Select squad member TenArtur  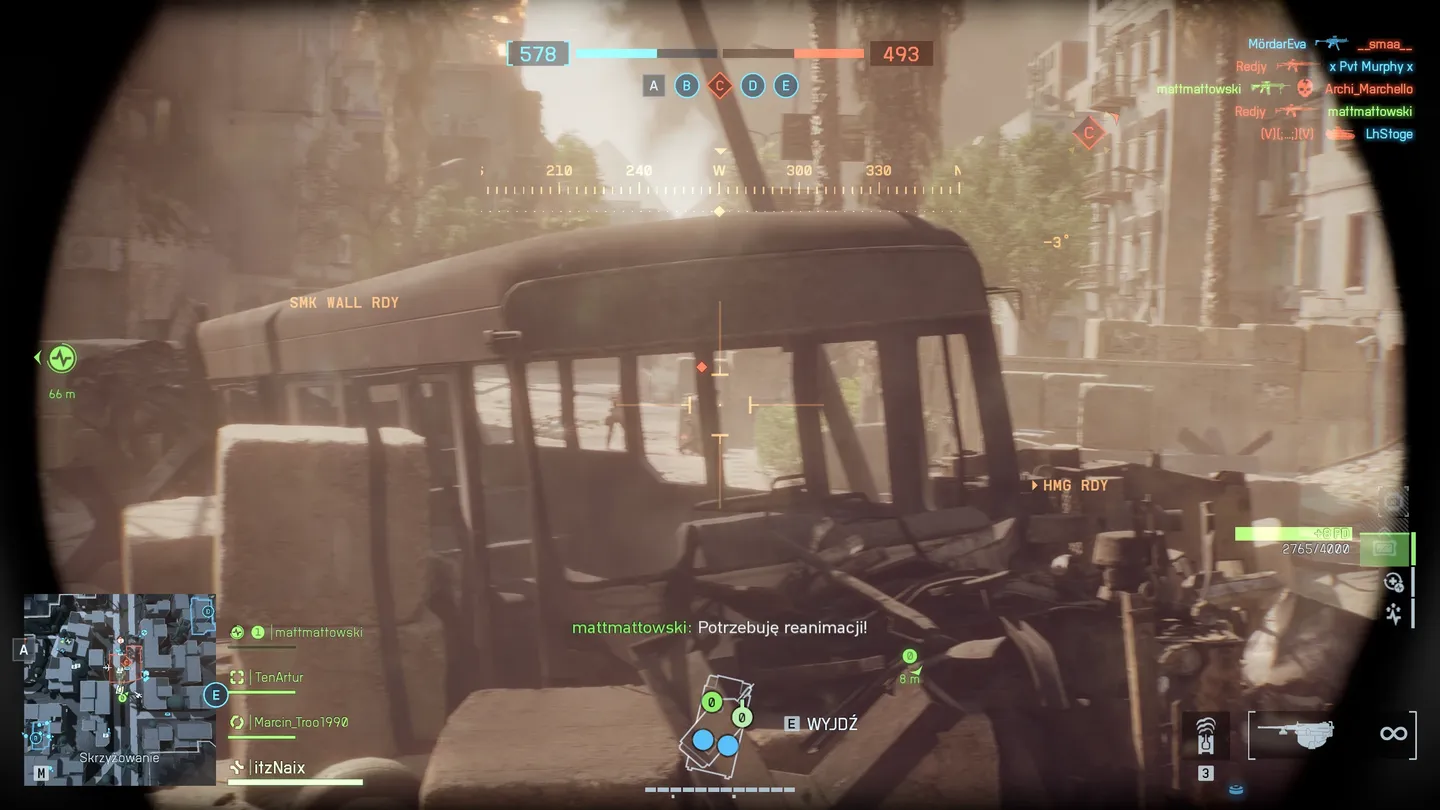pos(279,677)
